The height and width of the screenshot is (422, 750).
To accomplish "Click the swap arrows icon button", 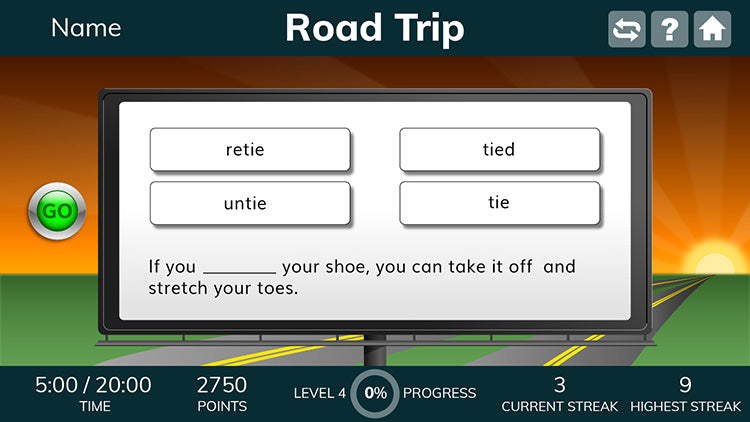I will (x=627, y=29).
